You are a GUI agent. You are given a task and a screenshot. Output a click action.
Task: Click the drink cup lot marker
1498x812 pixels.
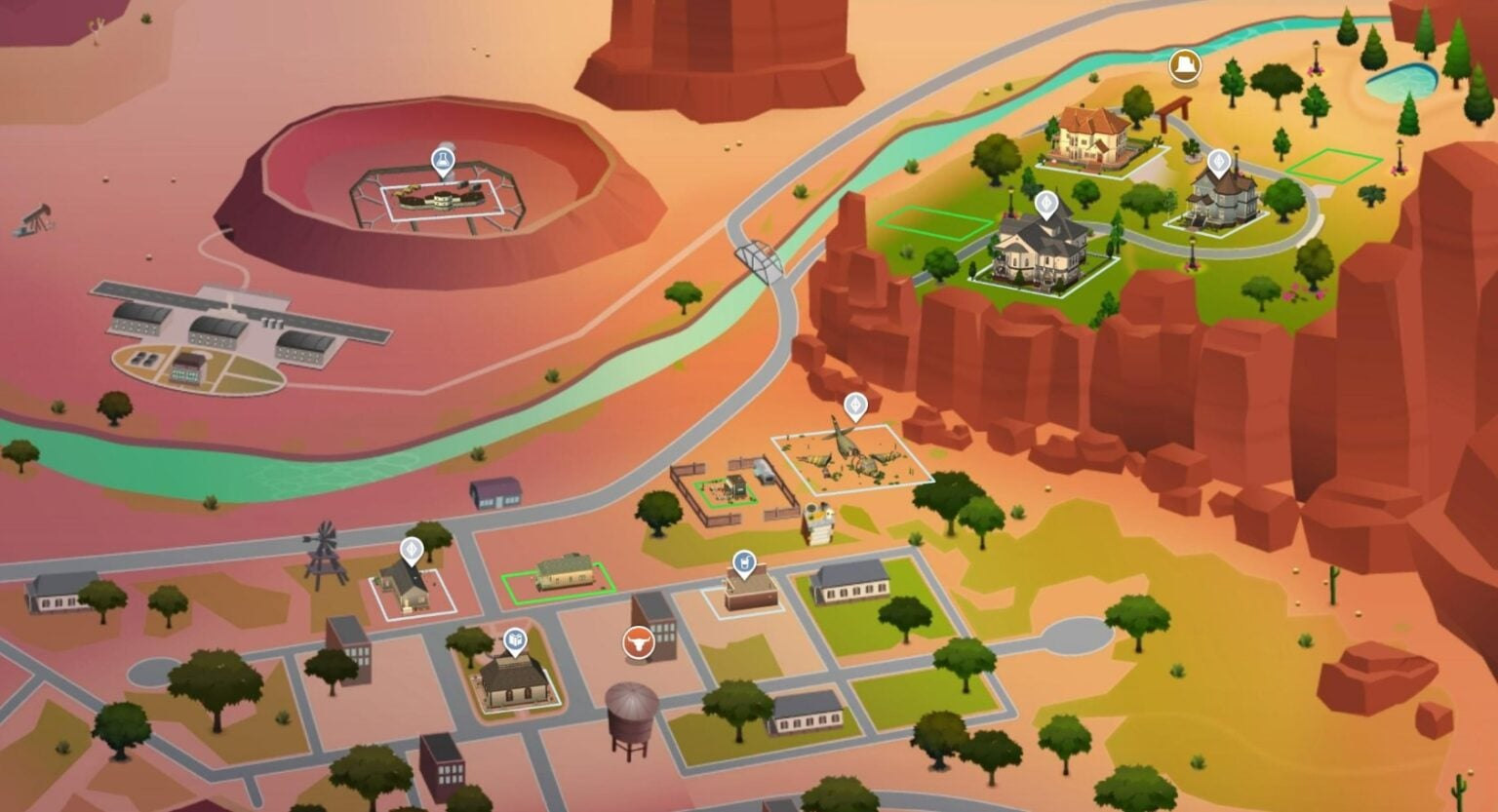coord(744,562)
